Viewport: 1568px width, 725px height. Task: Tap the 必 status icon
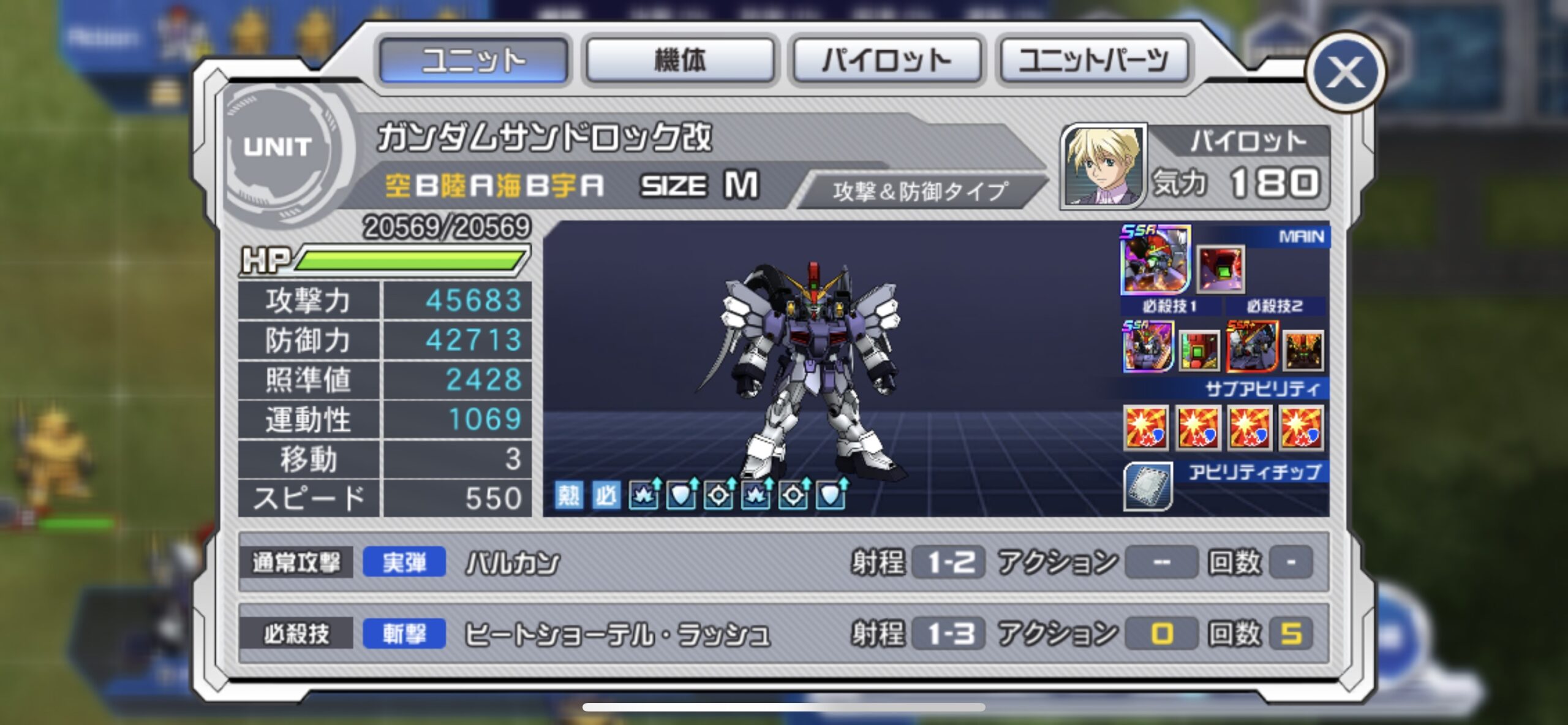pos(606,495)
